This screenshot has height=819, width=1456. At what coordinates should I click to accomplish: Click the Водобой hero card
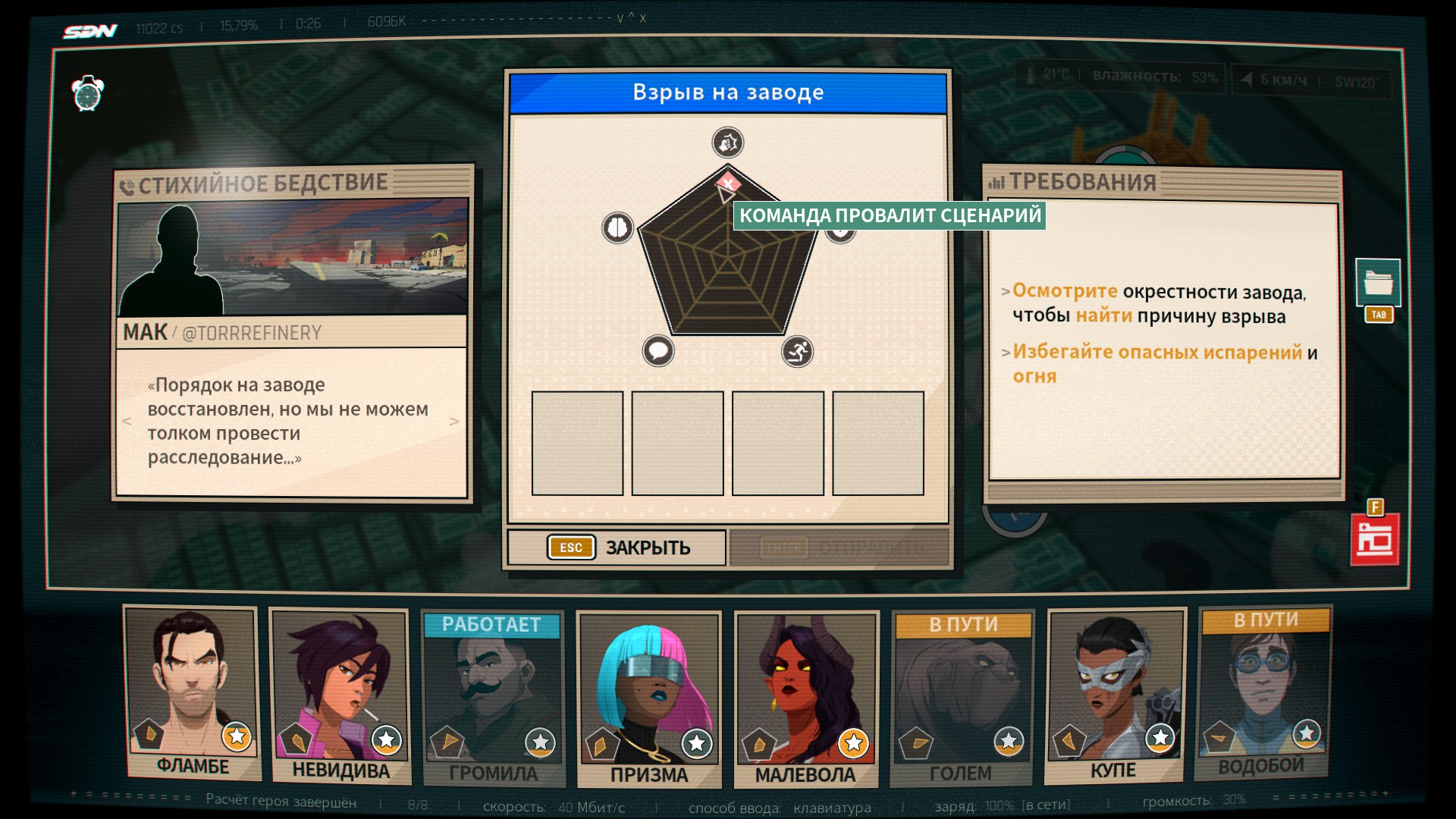coord(1262,693)
